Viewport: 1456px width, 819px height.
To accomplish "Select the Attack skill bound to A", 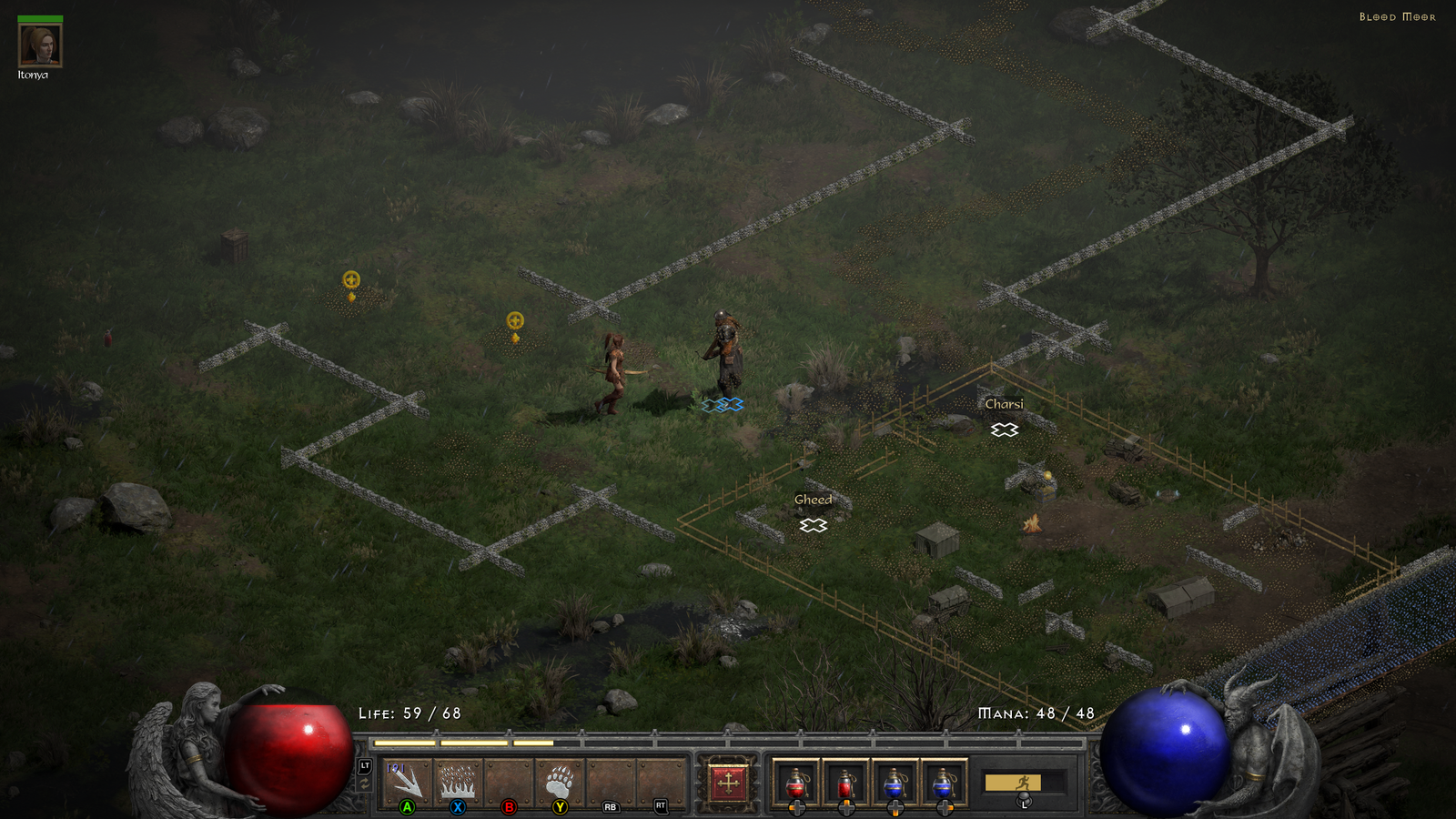I will point(406,778).
